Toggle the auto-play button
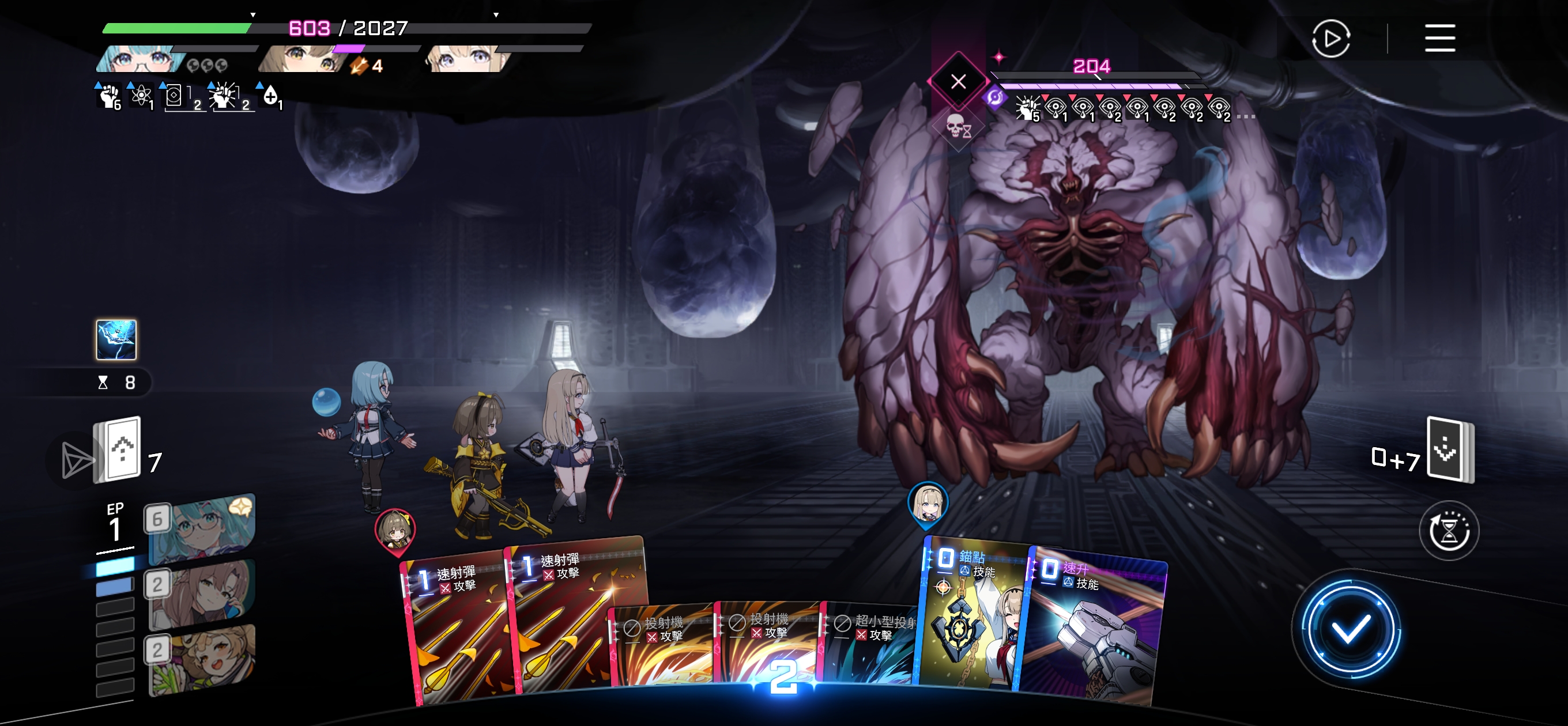Viewport: 1568px width, 726px height. tap(1330, 39)
